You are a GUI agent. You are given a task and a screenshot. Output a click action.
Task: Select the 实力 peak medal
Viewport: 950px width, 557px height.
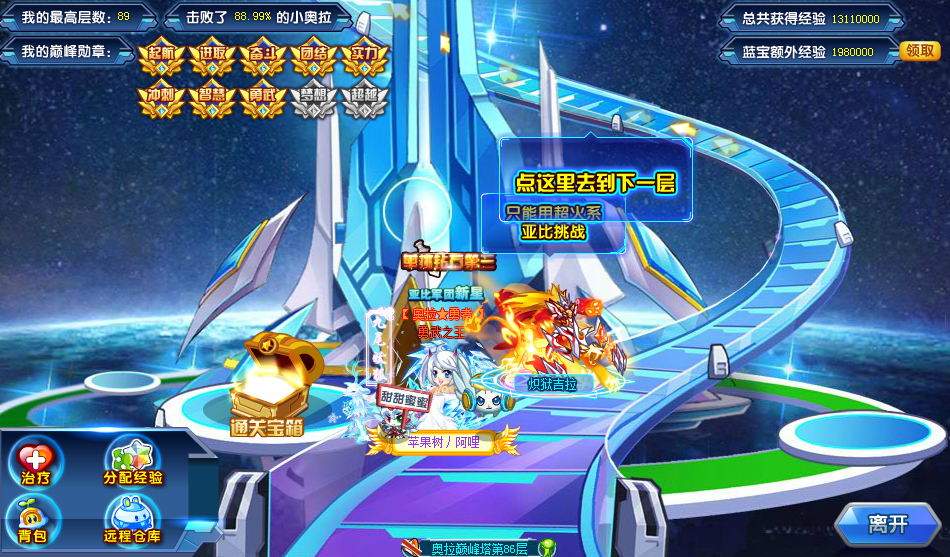pos(364,57)
